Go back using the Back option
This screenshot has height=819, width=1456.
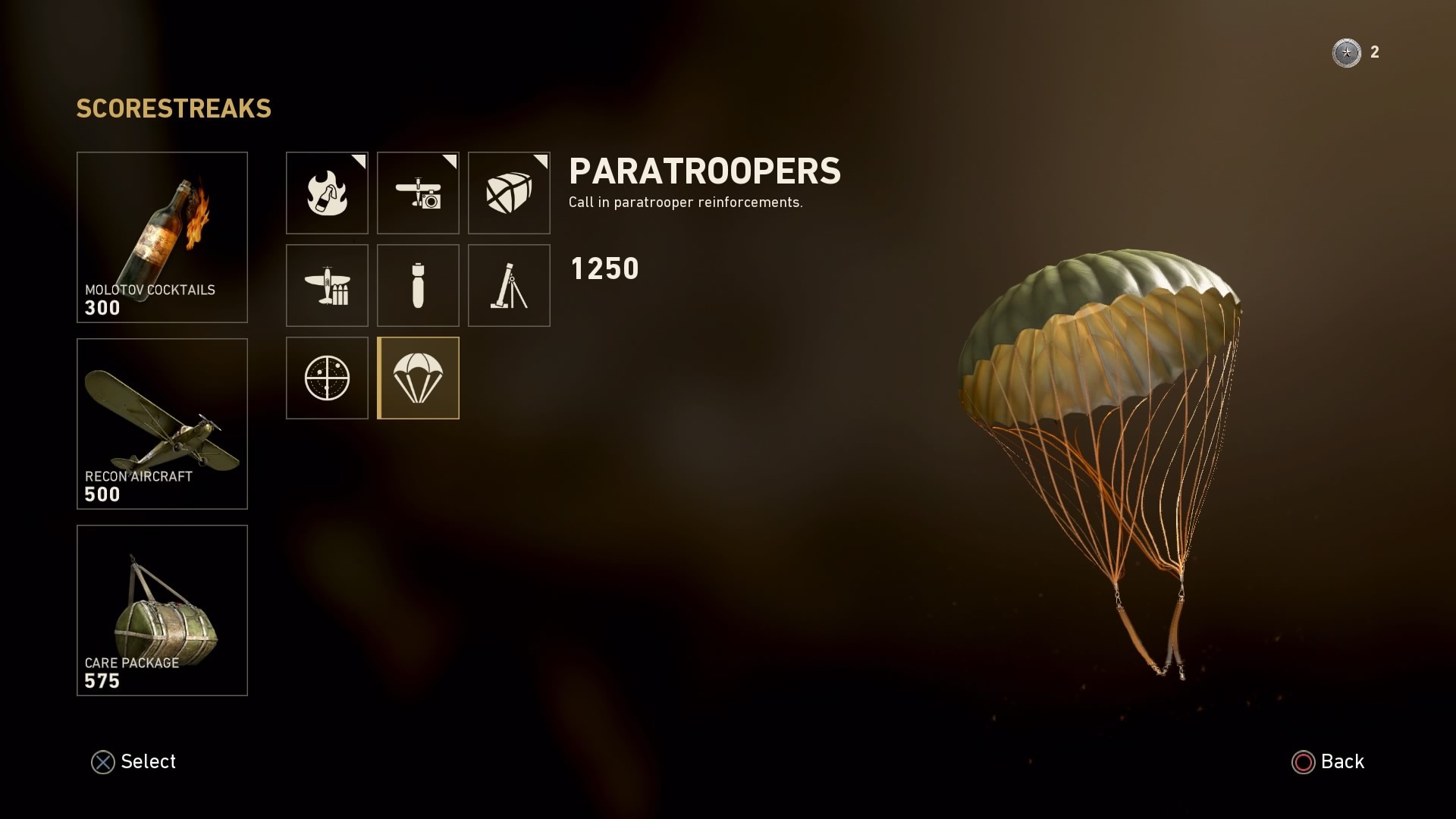(1328, 761)
